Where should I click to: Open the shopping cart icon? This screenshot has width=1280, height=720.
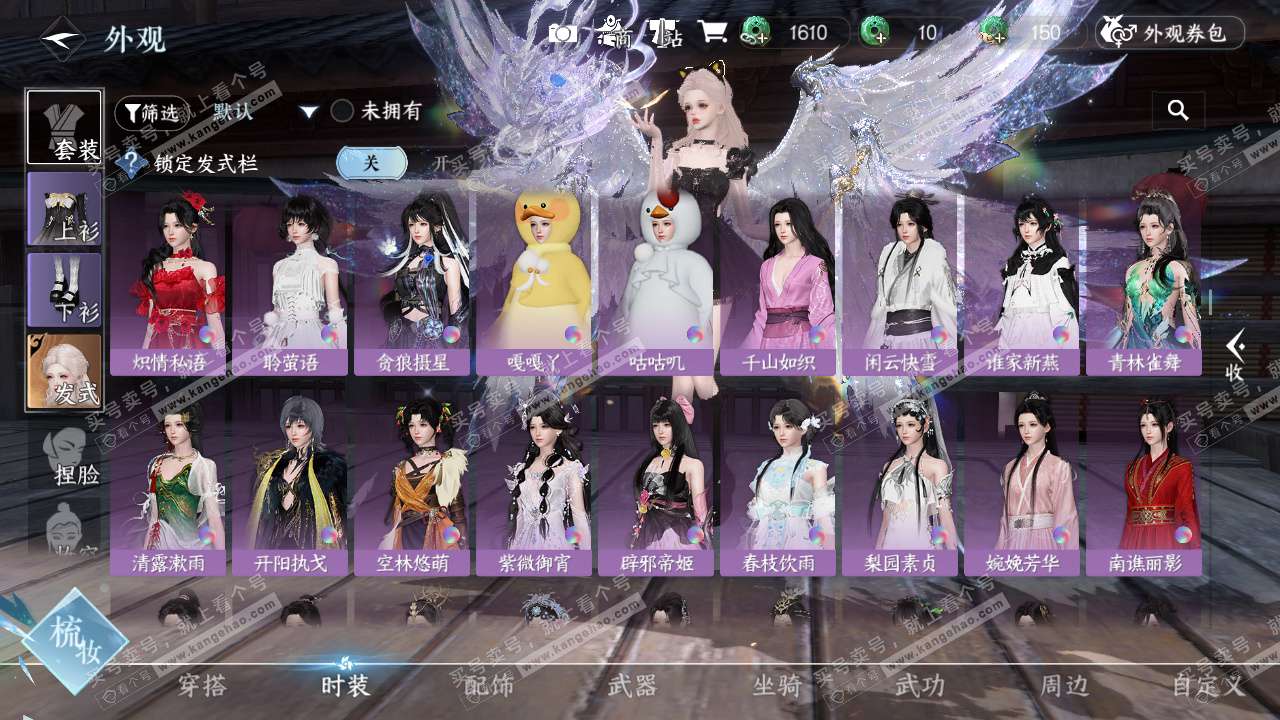point(712,33)
